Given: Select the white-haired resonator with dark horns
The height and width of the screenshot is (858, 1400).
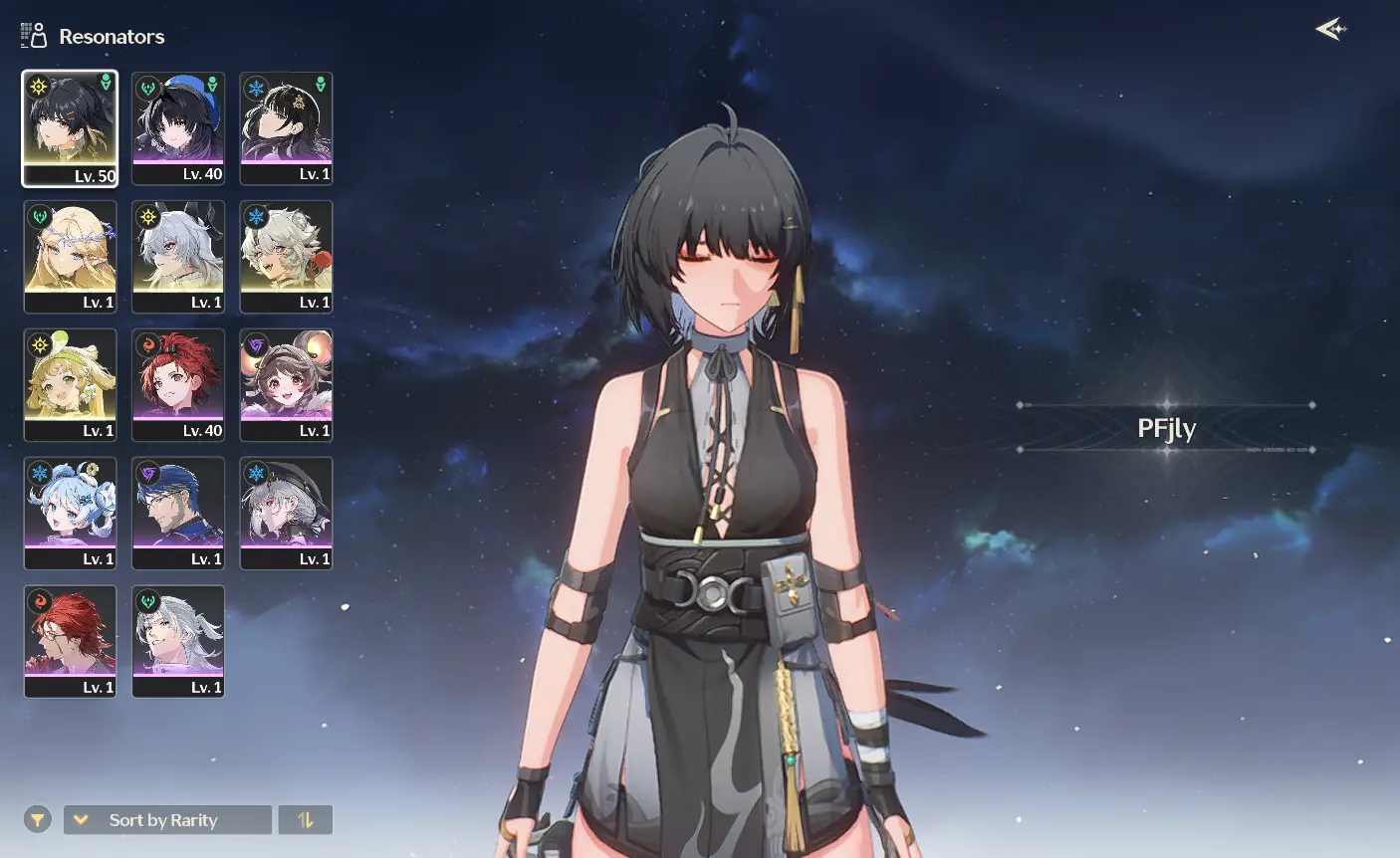Looking at the screenshot, I should click(x=178, y=257).
